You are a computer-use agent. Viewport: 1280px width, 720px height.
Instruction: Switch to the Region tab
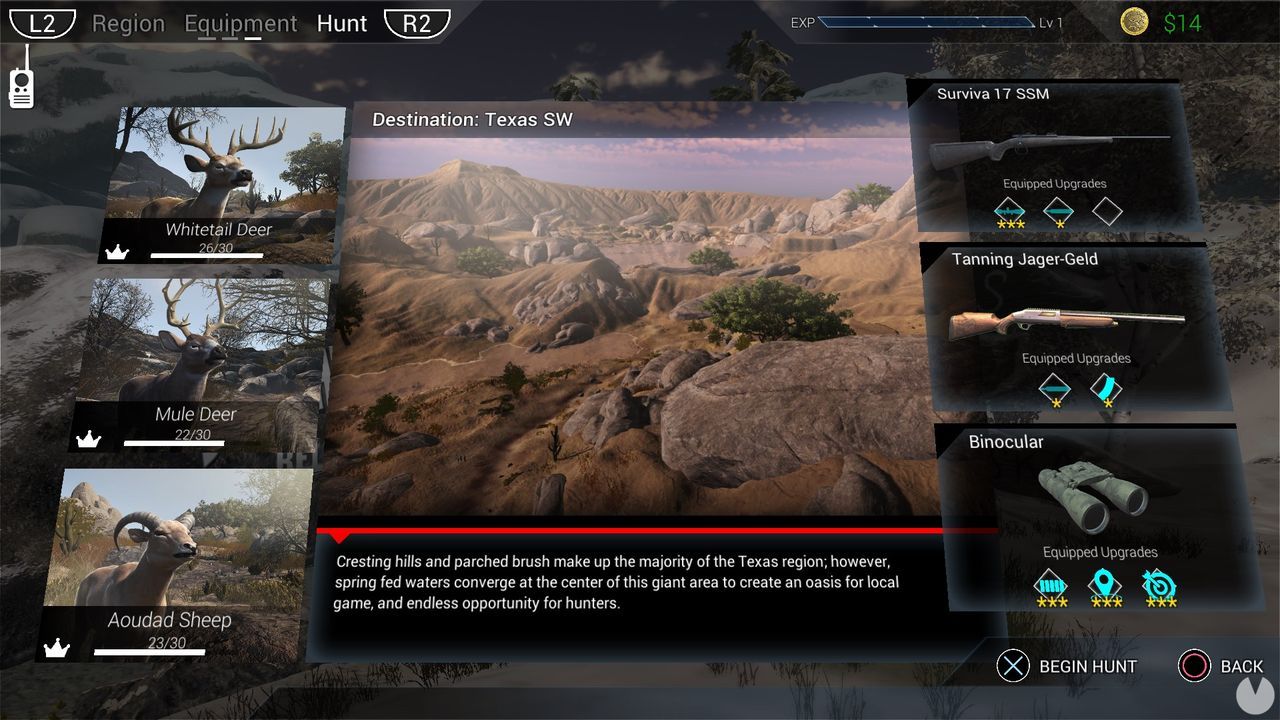click(128, 23)
